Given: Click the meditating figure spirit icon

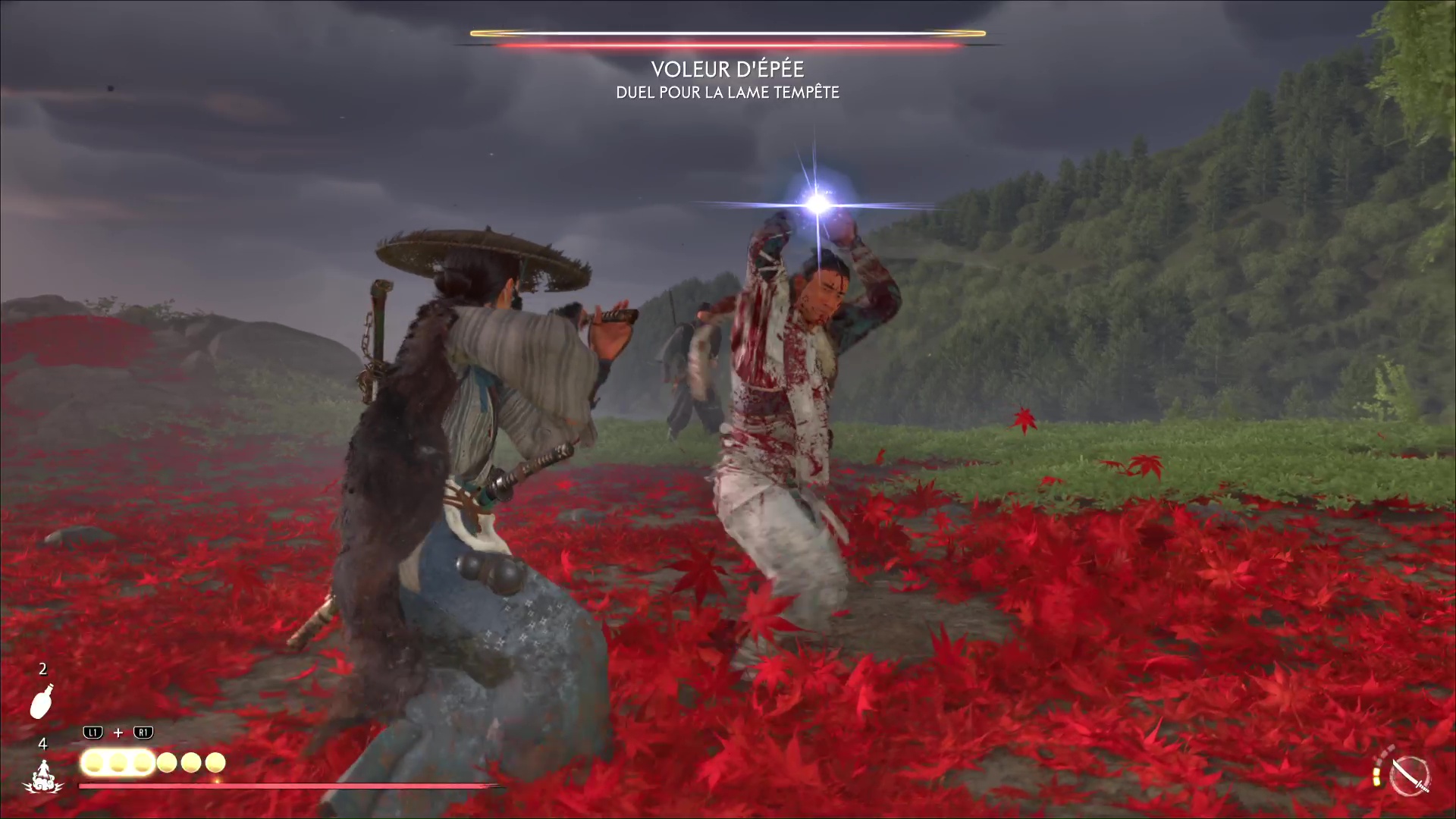Looking at the screenshot, I should 42,775.
